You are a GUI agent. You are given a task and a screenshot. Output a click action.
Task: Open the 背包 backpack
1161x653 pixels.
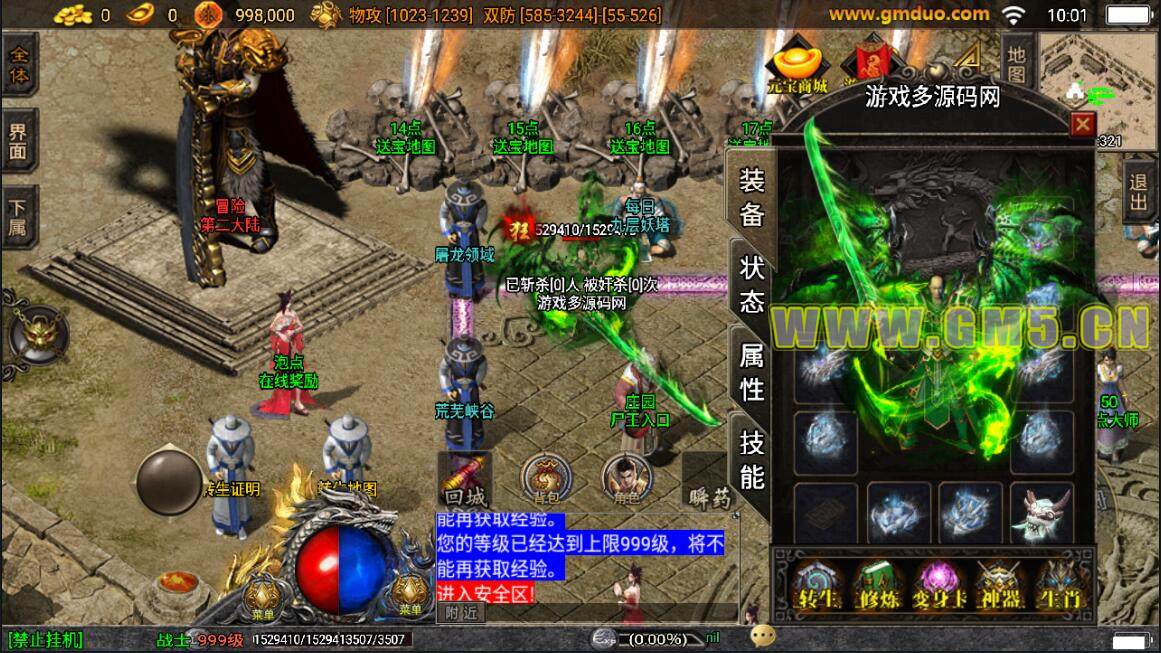pyautogui.click(x=547, y=479)
